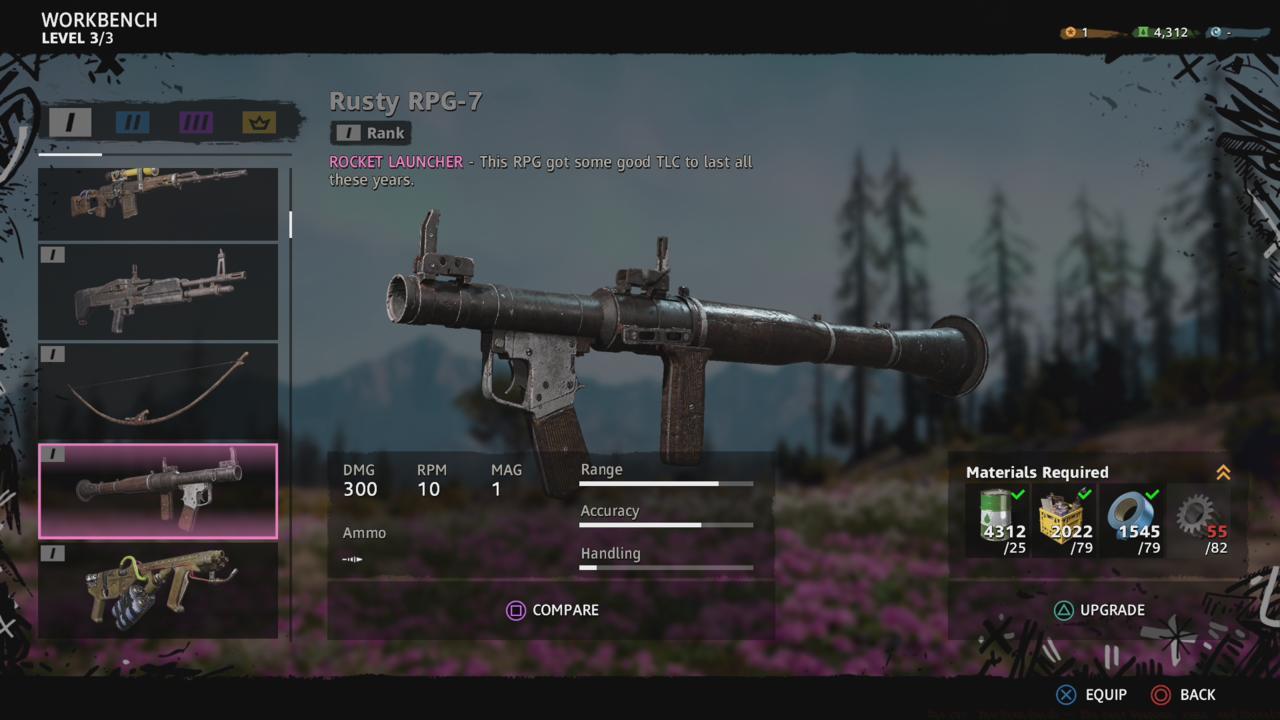
Task: Switch to the Rank II weapons tab
Action: coord(131,121)
